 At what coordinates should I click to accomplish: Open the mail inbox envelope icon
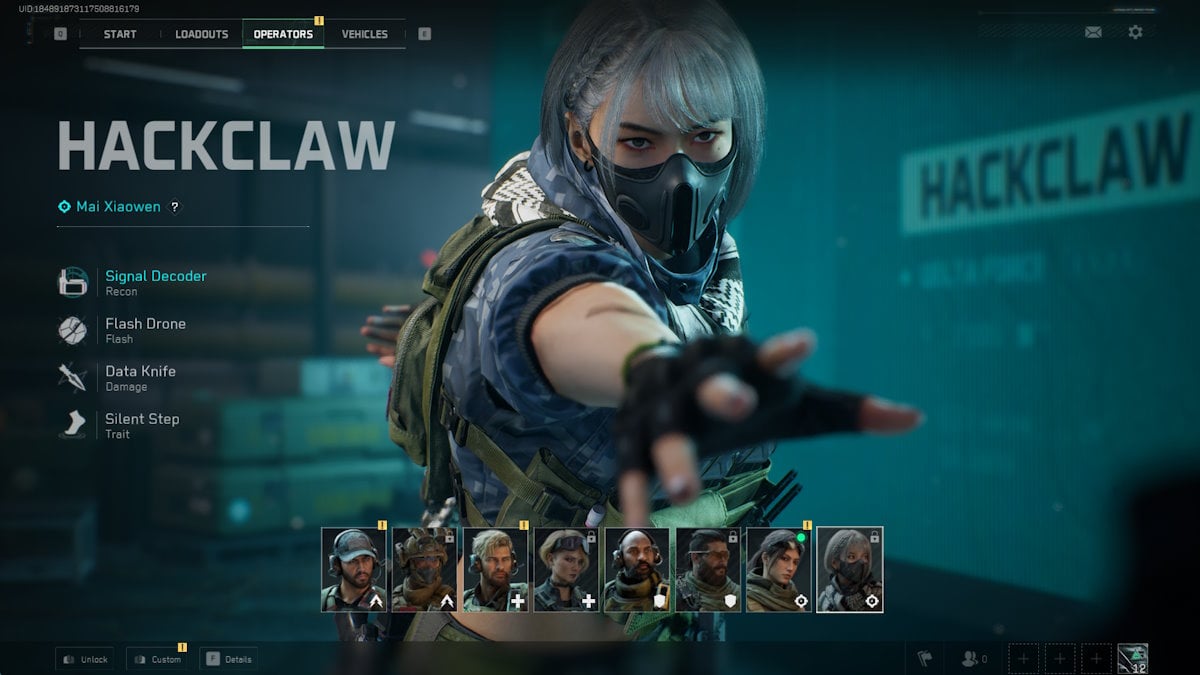click(1093, 32)
